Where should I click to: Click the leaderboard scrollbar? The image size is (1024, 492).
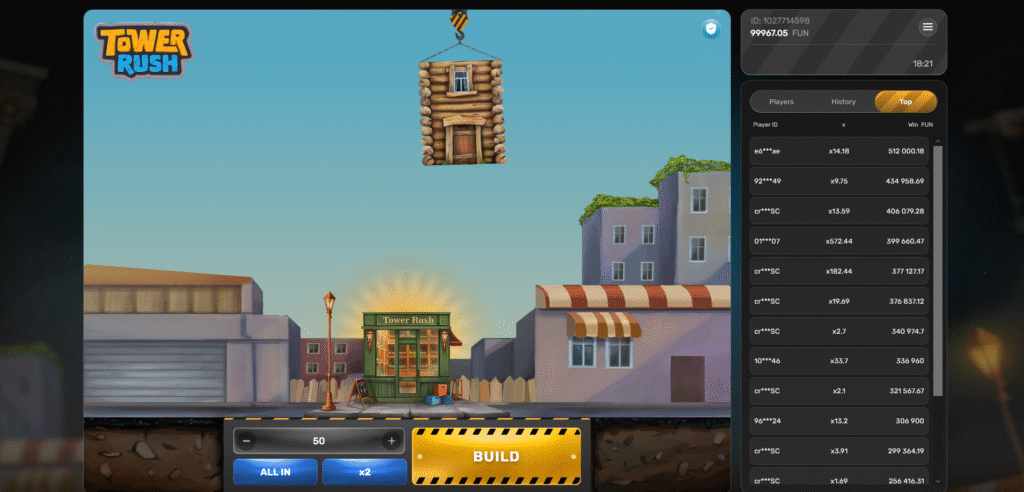pos(938,270)
